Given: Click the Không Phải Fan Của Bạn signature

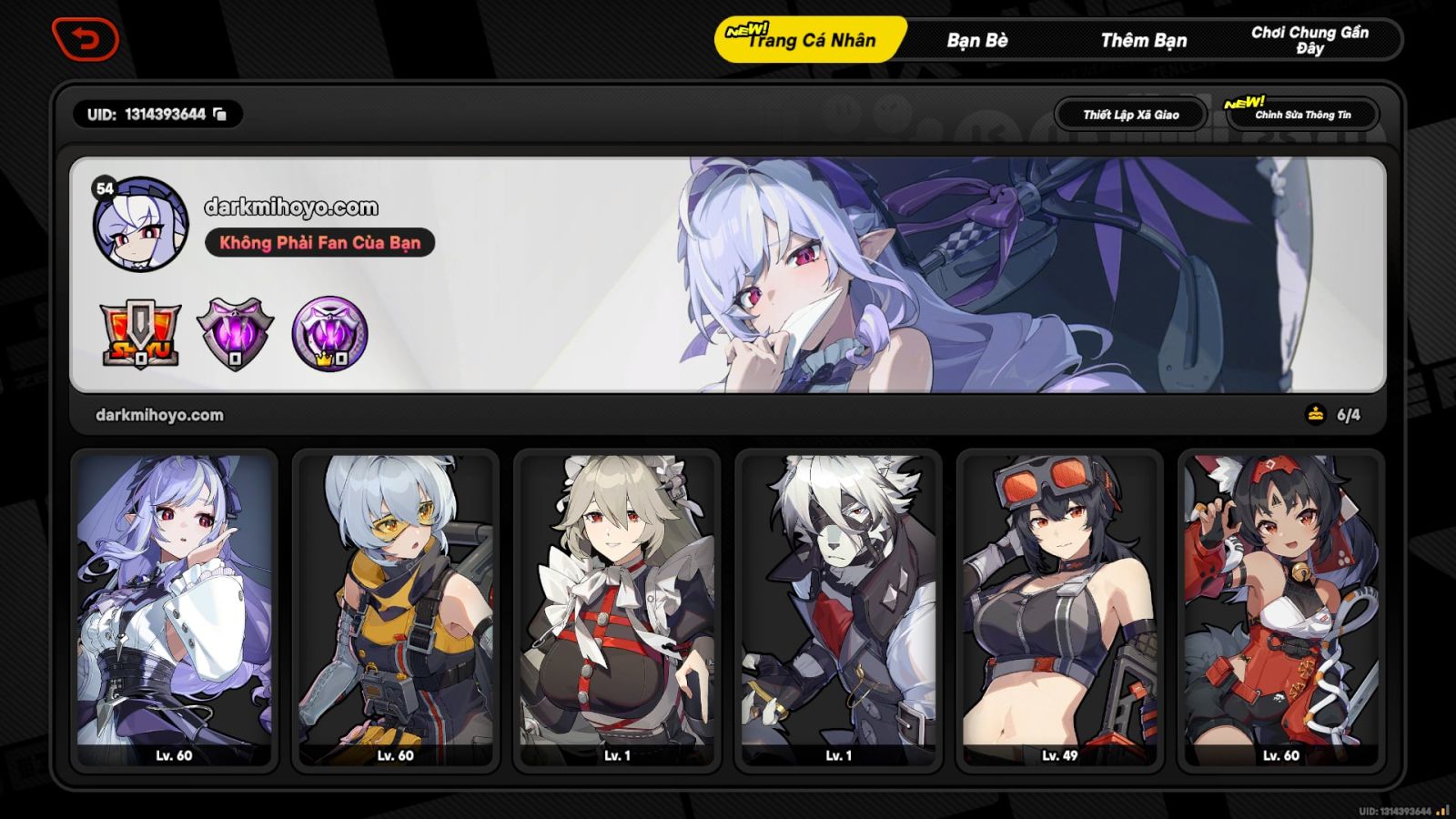Looking at the screenshot, I should click(320, 243).
